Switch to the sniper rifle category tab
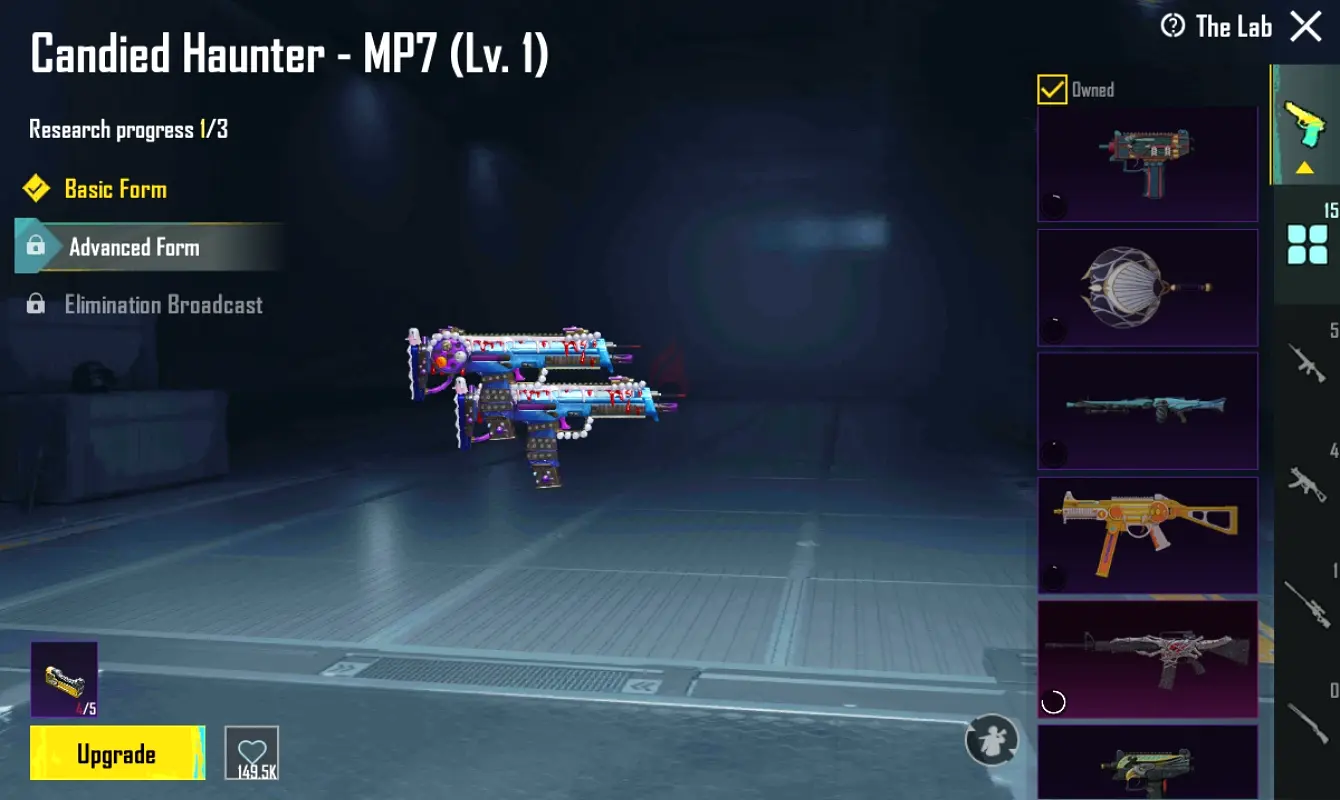The height and width of the screenshot is (800, 1340). coord(1307,603)
